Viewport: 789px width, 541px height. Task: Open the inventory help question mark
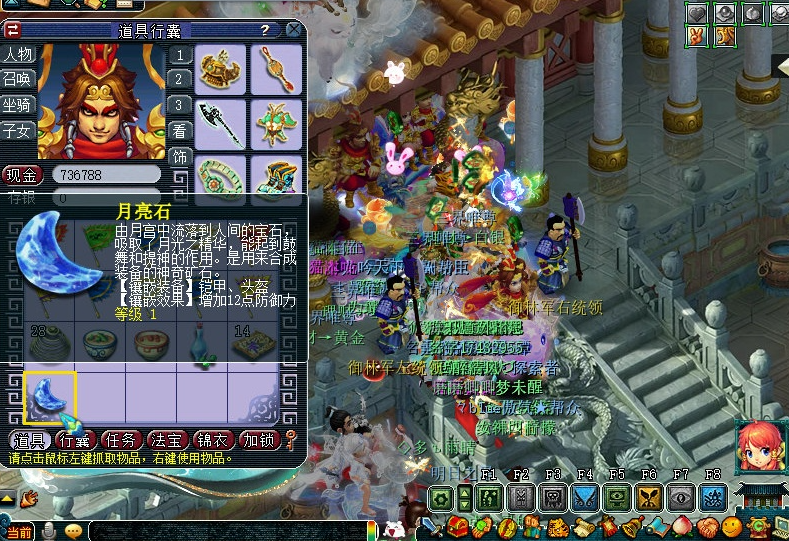tap(264, 30)
